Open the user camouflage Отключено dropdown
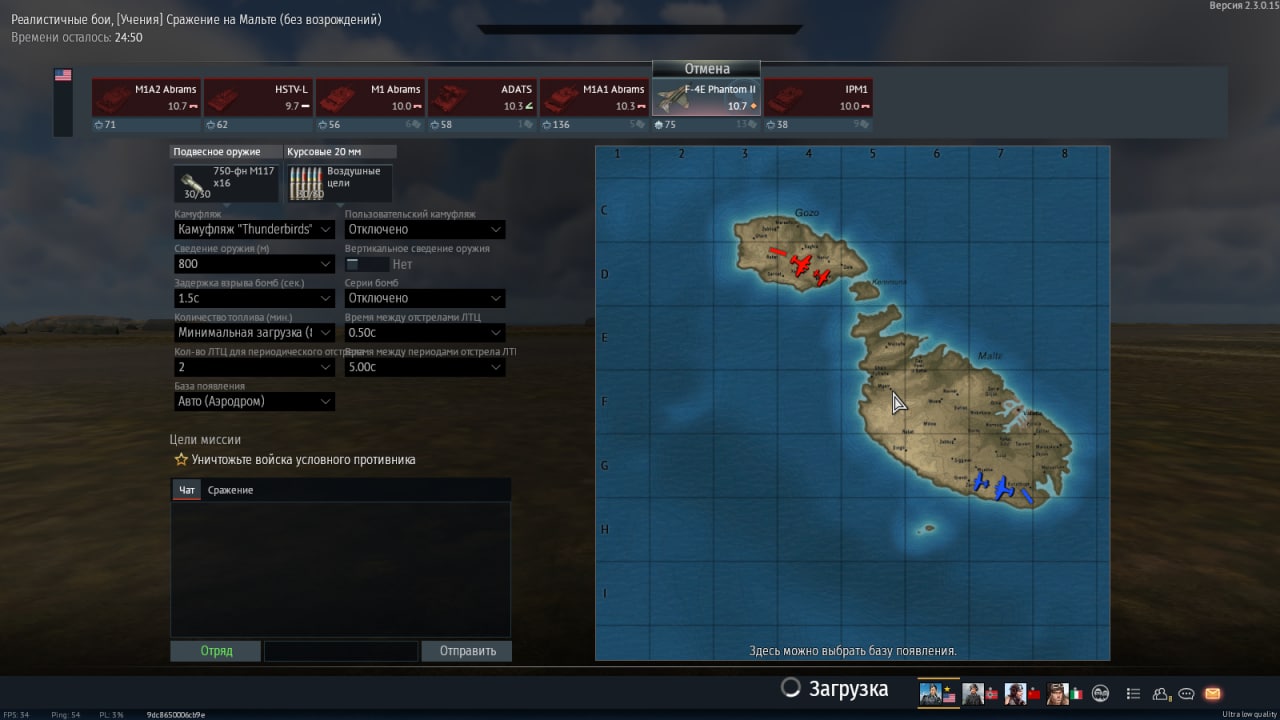 point(425,230)
